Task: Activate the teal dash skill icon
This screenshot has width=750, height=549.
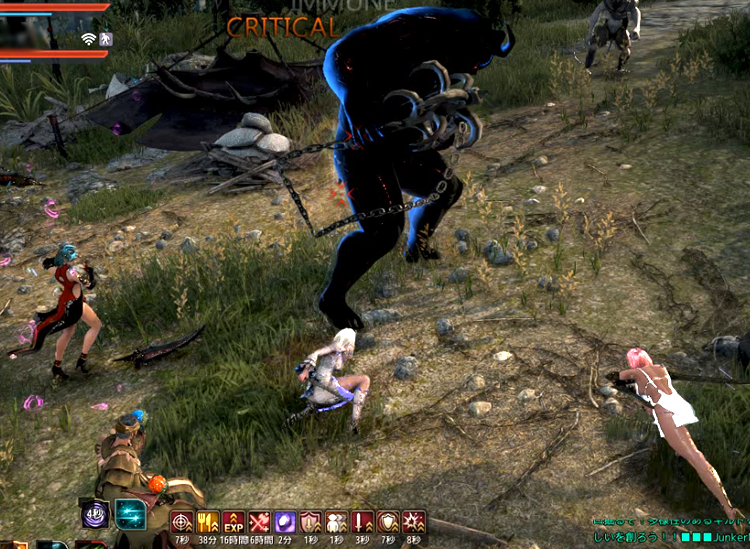Action: tap(131, 515)
